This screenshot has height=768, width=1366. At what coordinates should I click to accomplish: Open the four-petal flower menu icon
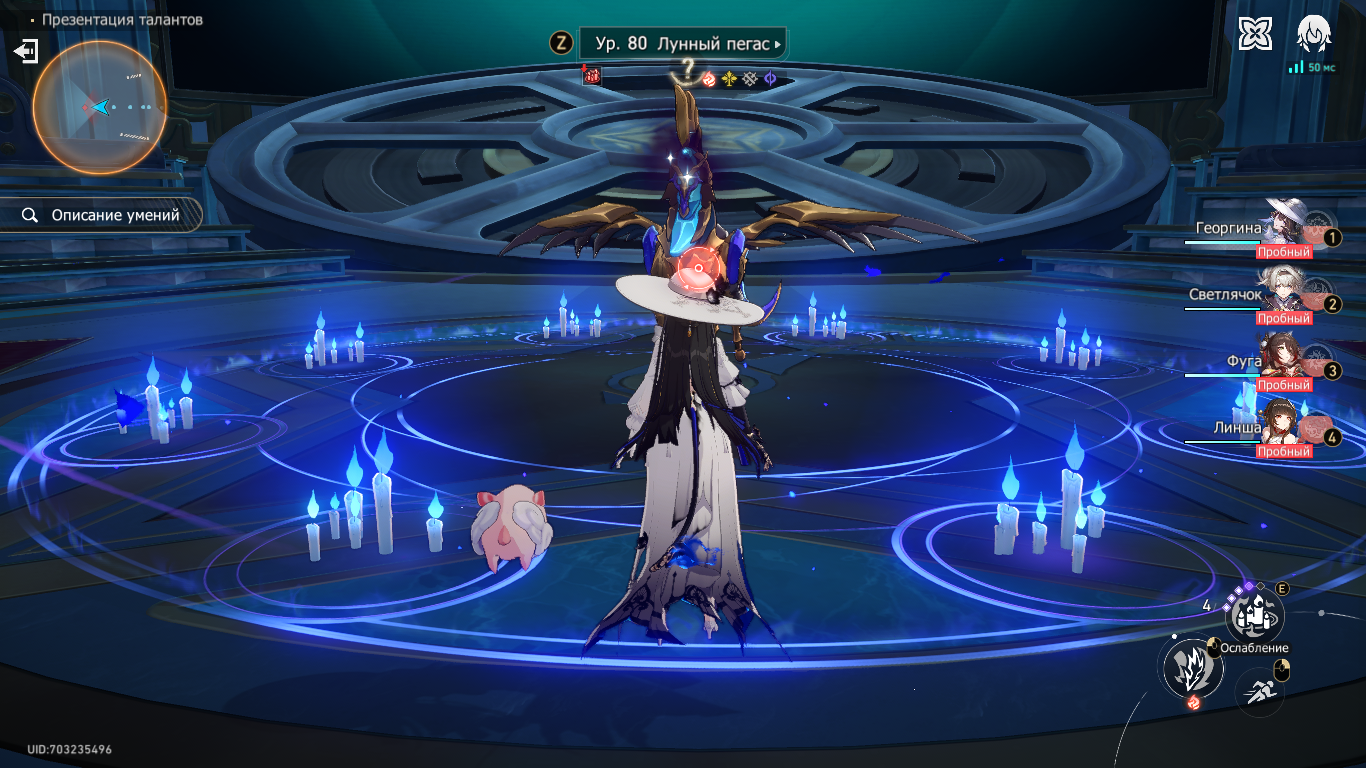pyautogui.click(x=1254, y=34)
